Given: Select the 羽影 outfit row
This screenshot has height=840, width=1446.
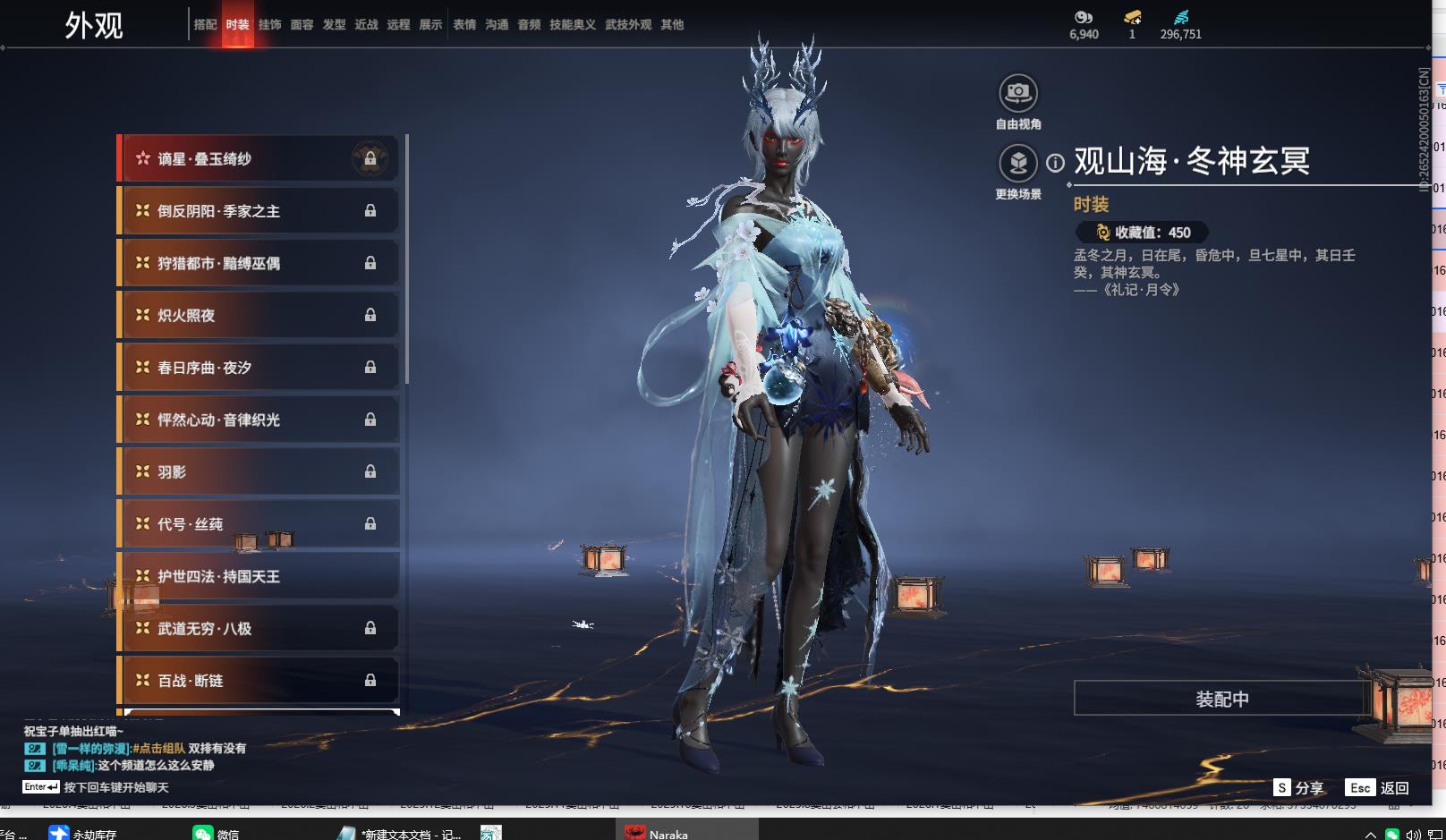Looking at the screenshot, I should click(x=258, y=472).
